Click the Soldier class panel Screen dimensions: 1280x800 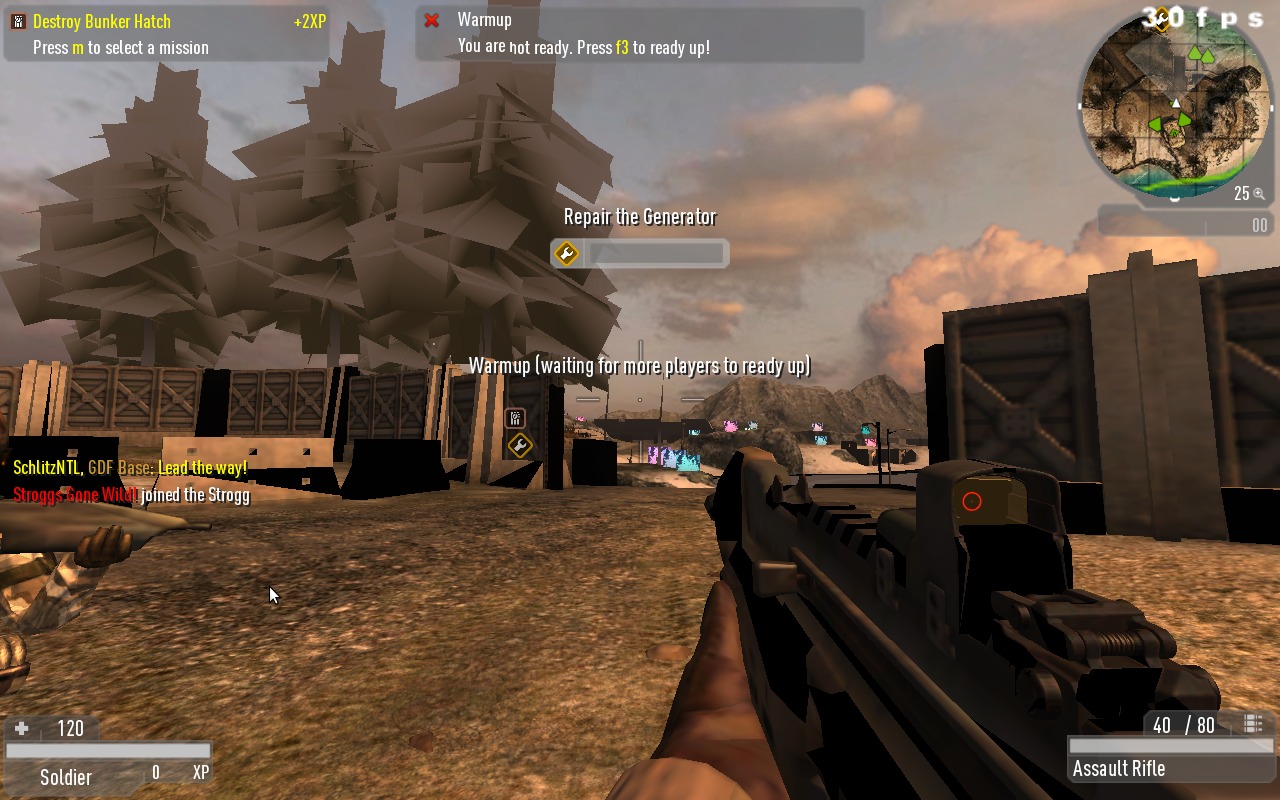click(x=66, y=777)
